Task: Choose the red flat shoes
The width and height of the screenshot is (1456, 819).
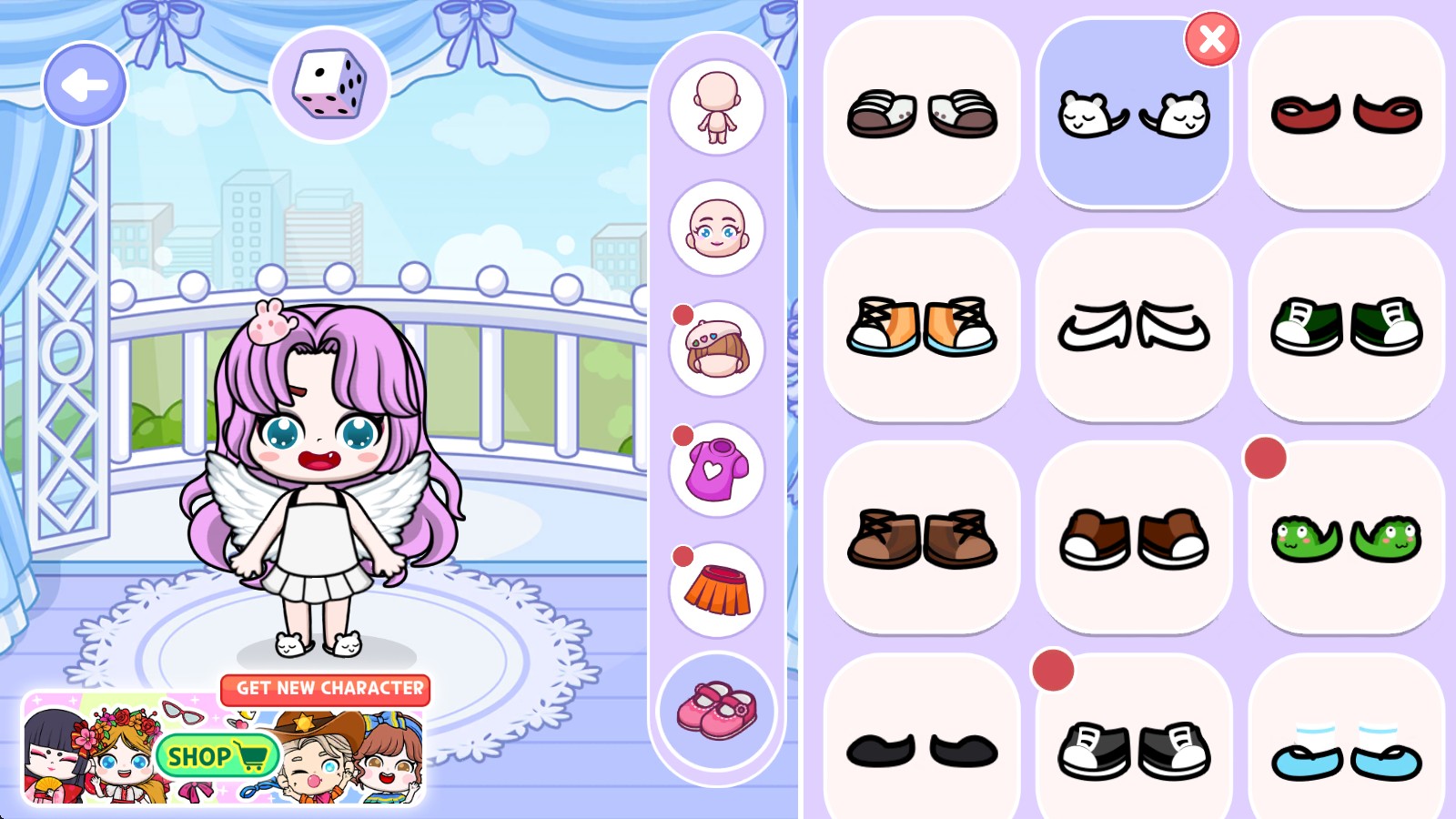Action: click(x=1346, y=114)
